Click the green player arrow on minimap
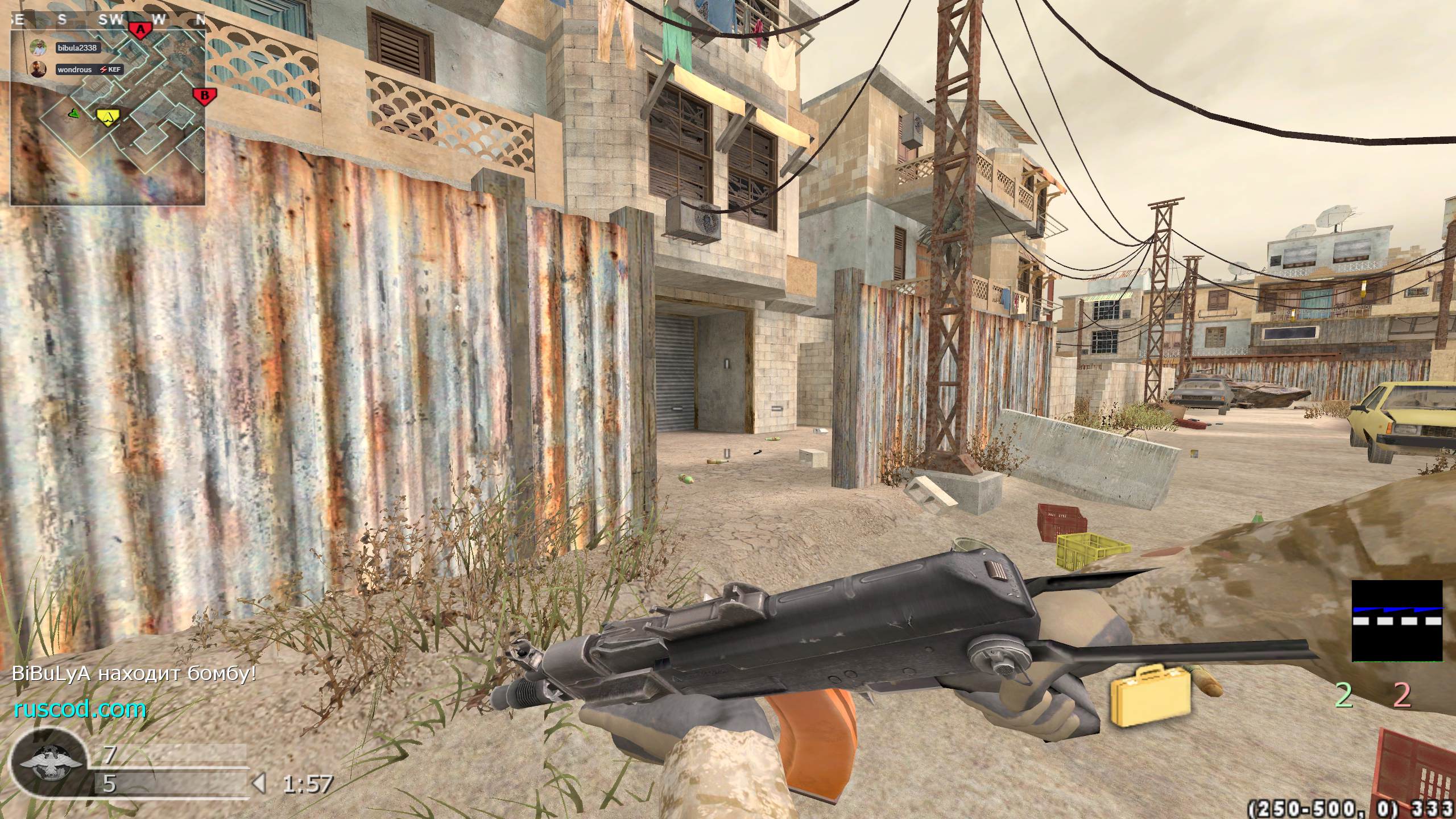The image size is (1456, 819). coord(74,114)
